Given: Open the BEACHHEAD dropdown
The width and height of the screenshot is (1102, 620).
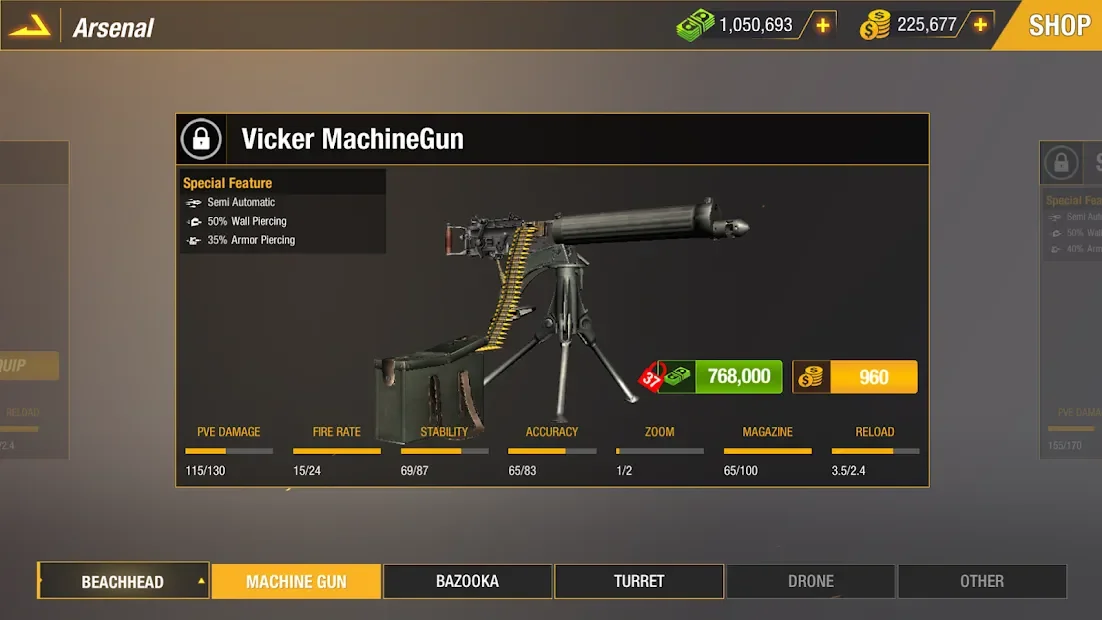Looking at the screenshot, I should click(123, 581).
